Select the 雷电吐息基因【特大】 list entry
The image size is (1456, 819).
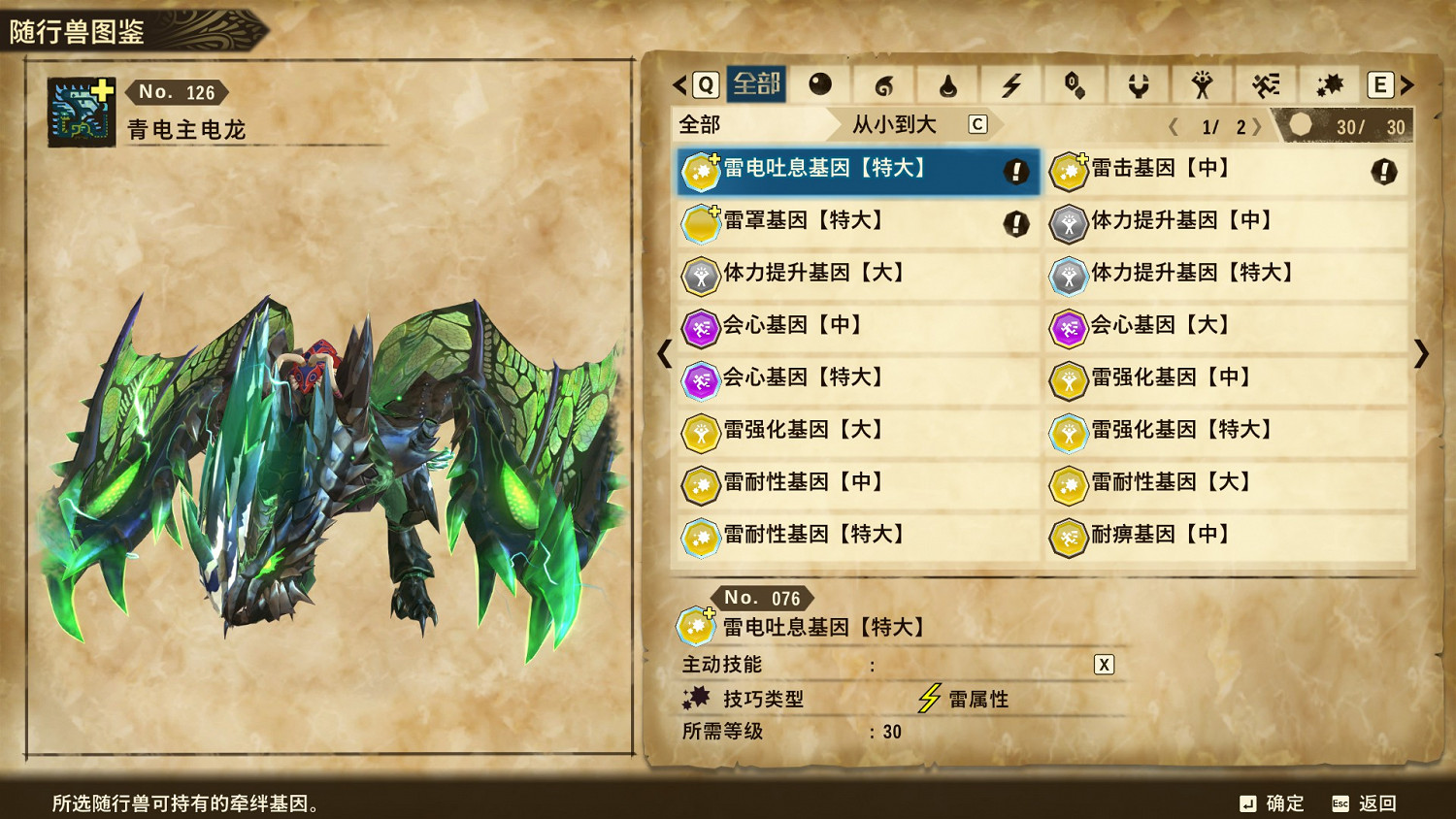tap(854, 171)
